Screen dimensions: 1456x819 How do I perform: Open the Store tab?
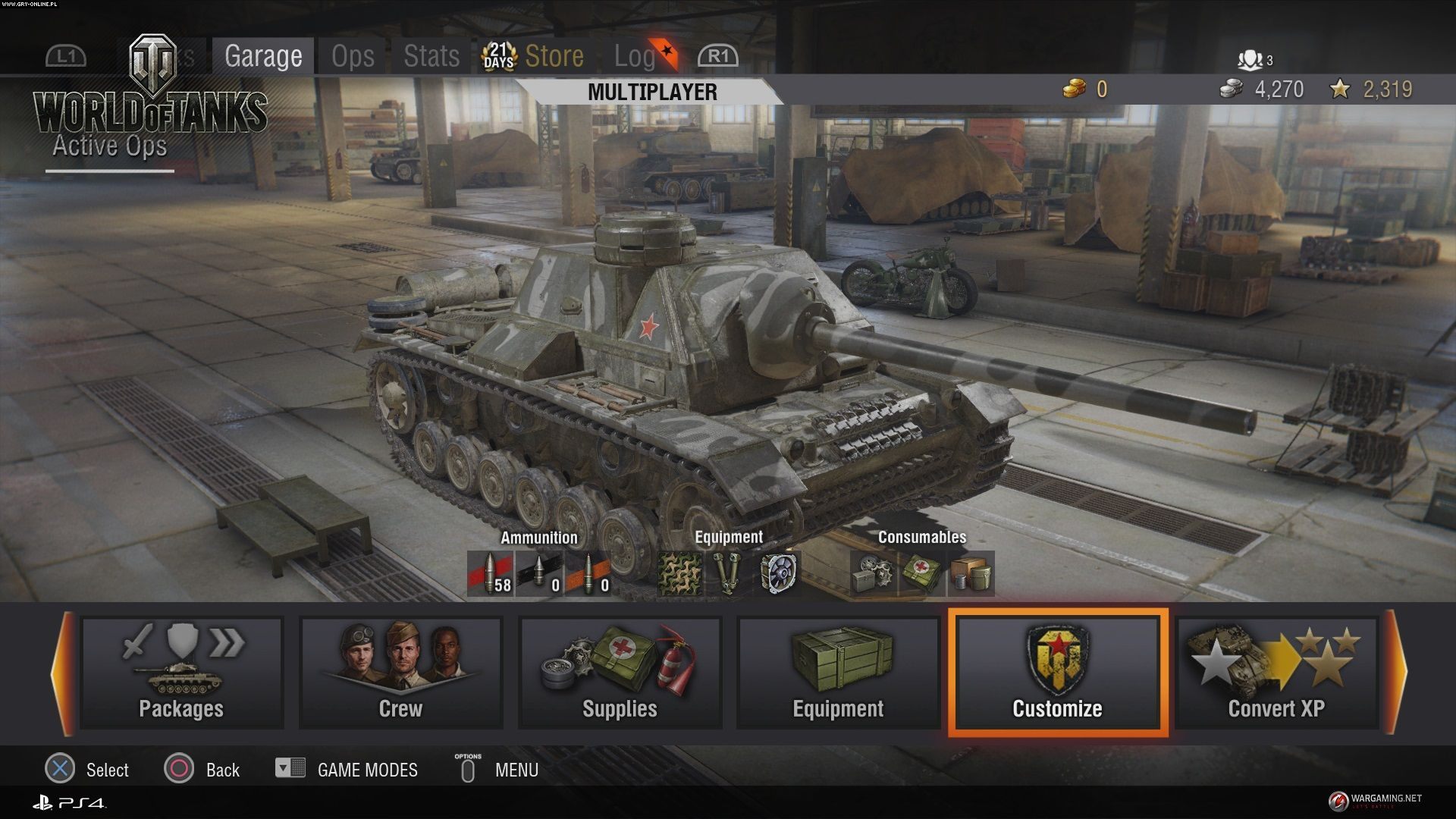(x=554, y=56)
